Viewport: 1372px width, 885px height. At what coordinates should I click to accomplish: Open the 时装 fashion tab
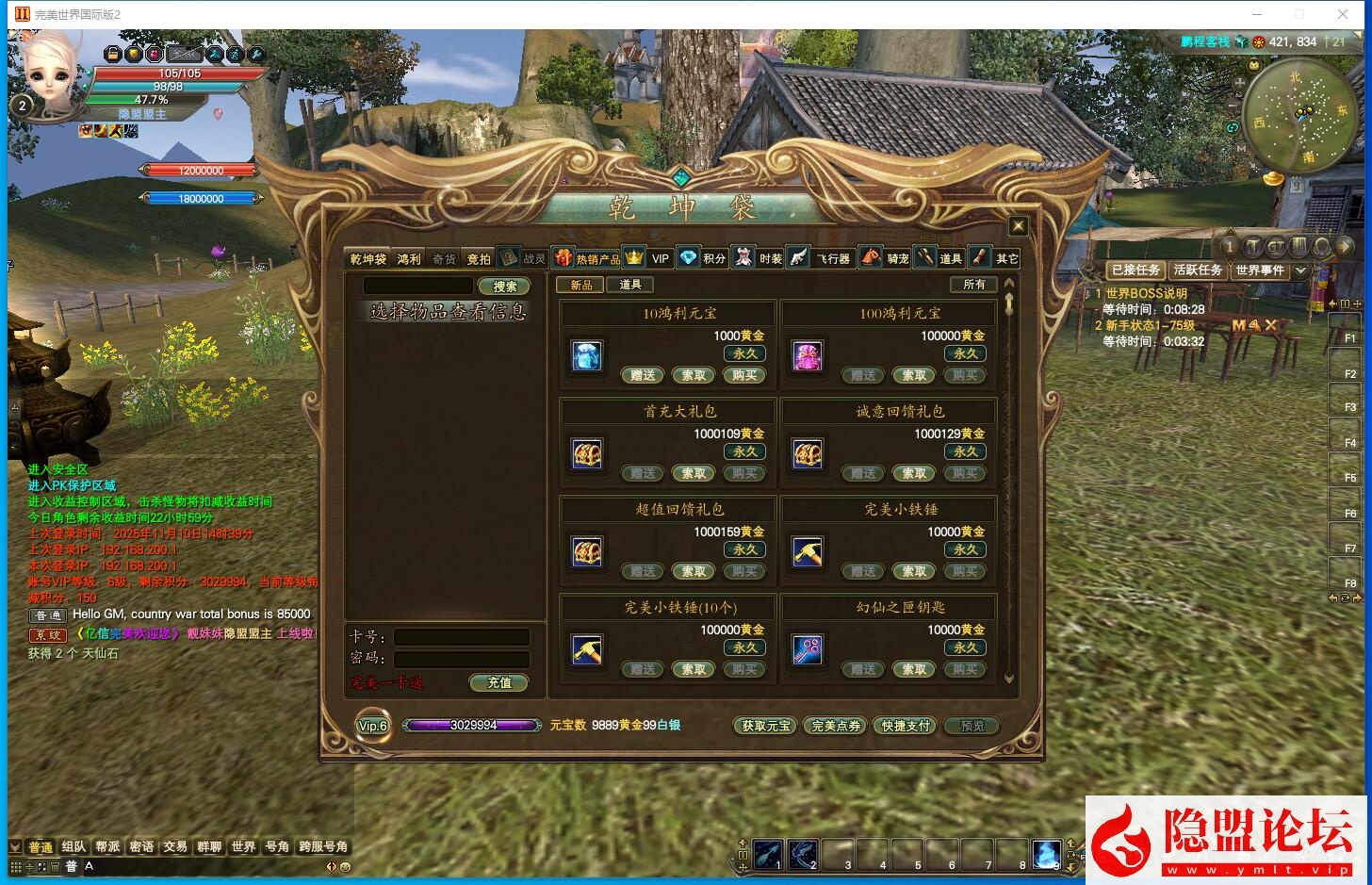tap(770, 259)
